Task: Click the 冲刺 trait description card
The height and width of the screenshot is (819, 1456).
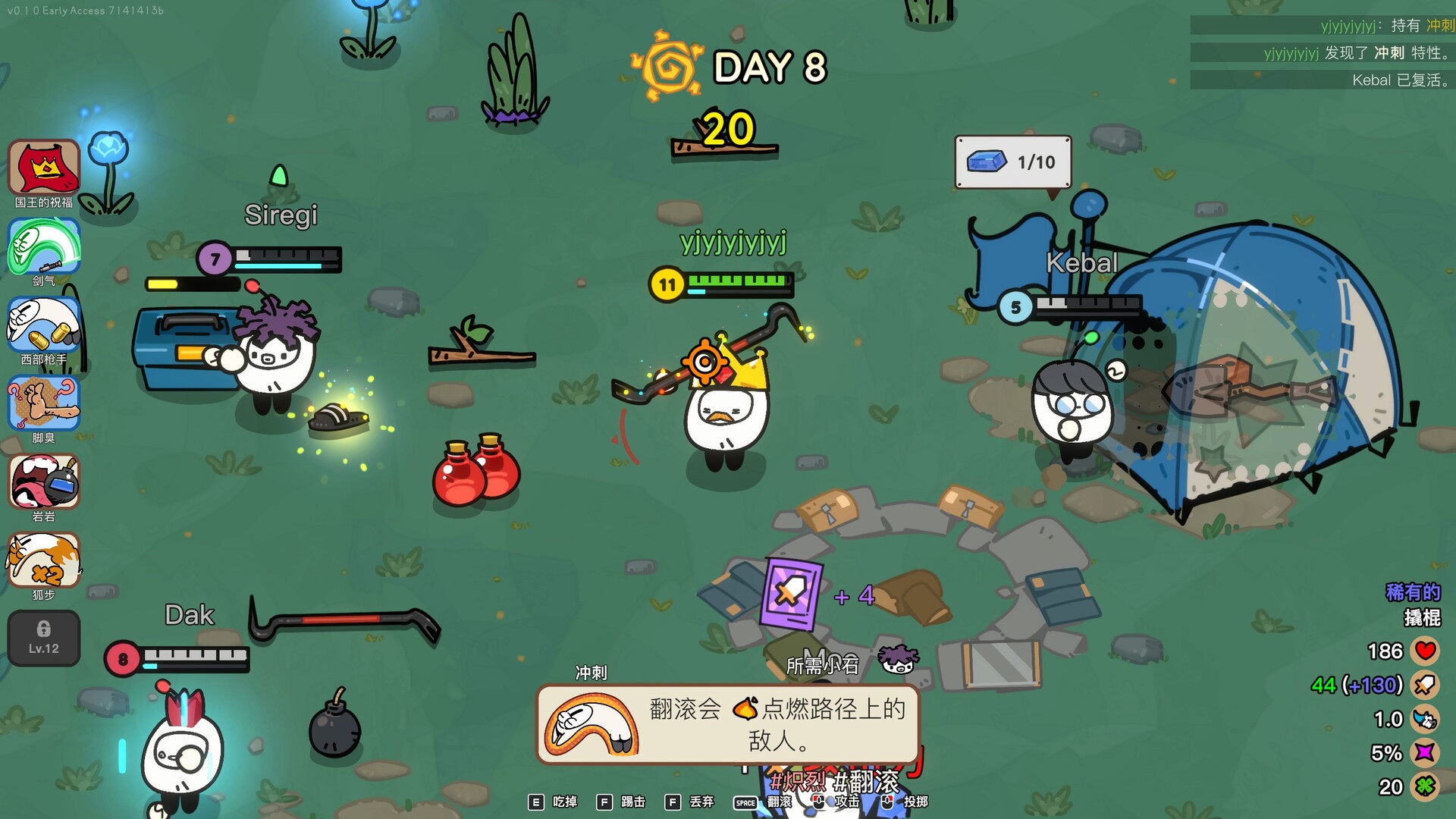Action: coord(728,725)
